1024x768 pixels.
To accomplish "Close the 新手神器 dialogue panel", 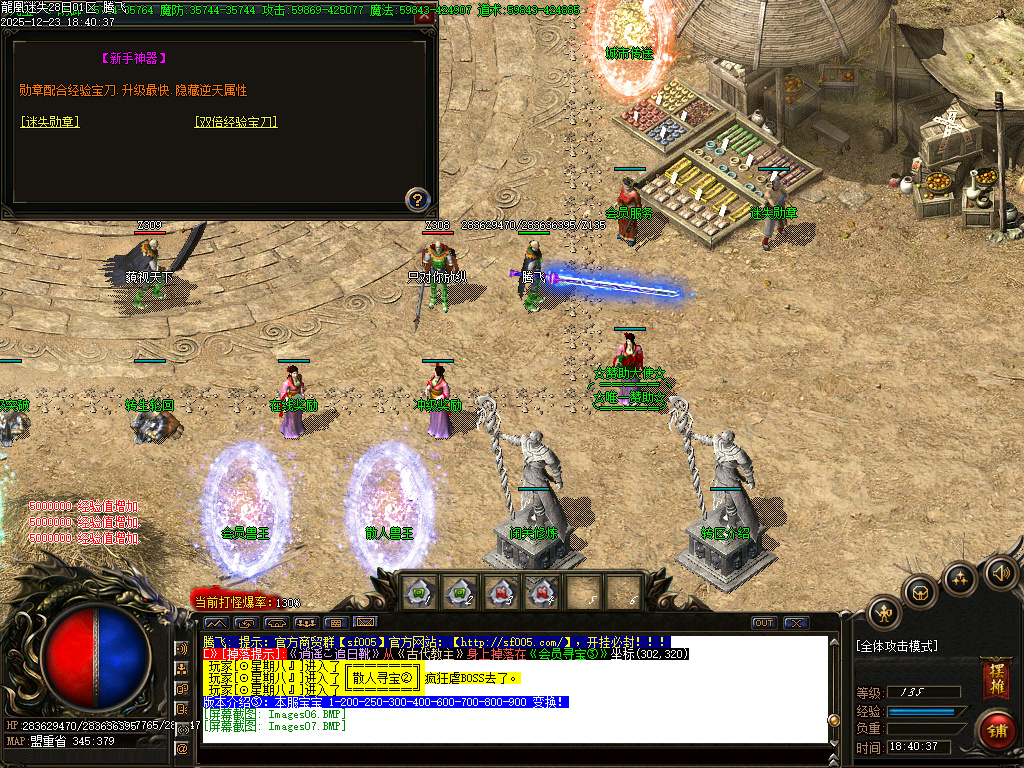I will coord(425,17).
